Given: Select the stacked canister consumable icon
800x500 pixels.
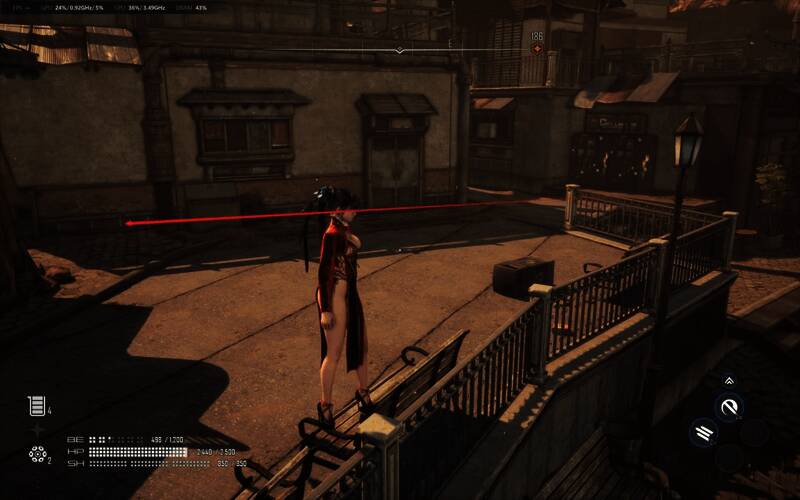Looking at the screenshot, I should (37, 405).
